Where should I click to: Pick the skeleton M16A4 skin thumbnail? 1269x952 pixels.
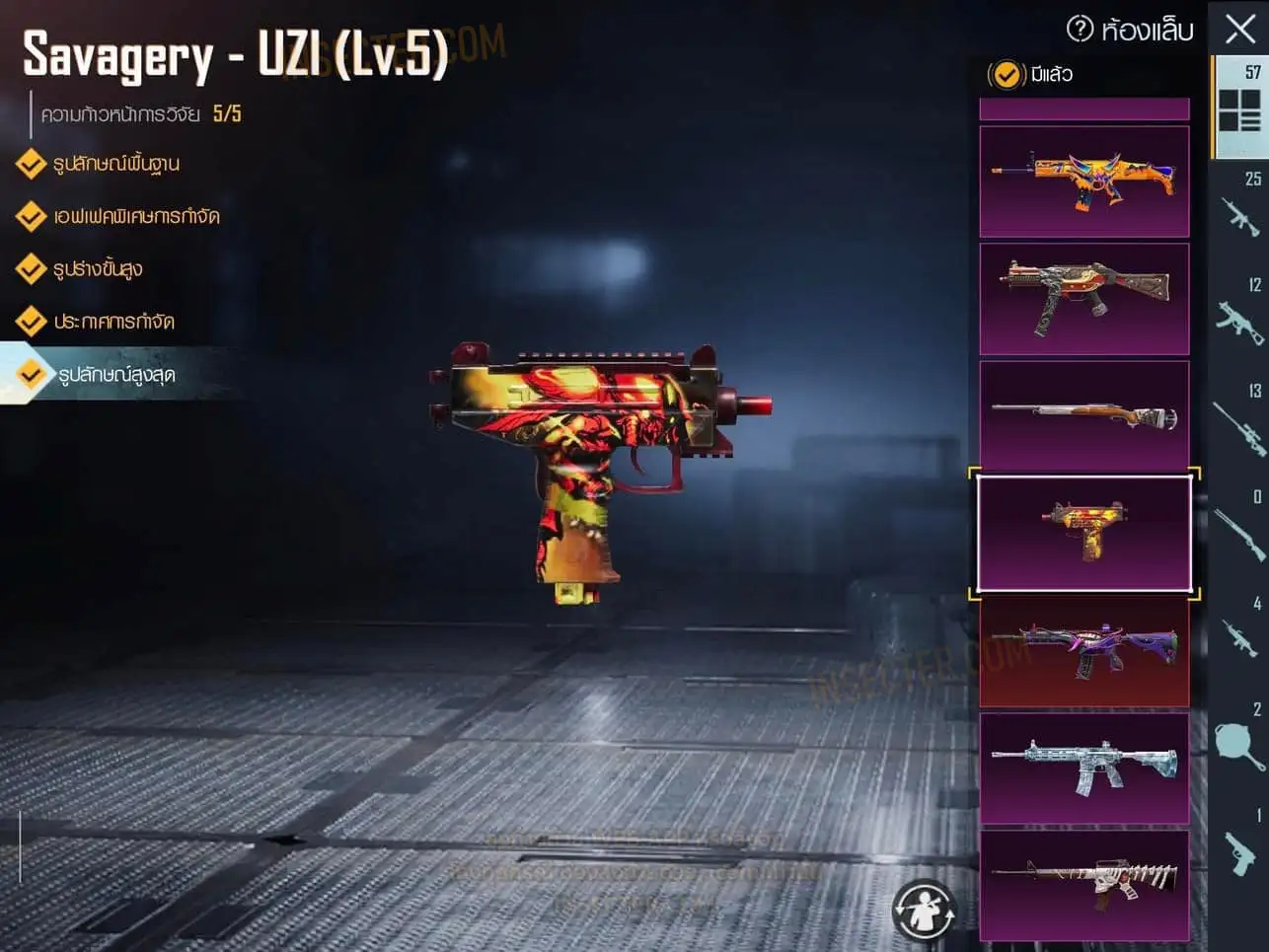point(1083,885)
